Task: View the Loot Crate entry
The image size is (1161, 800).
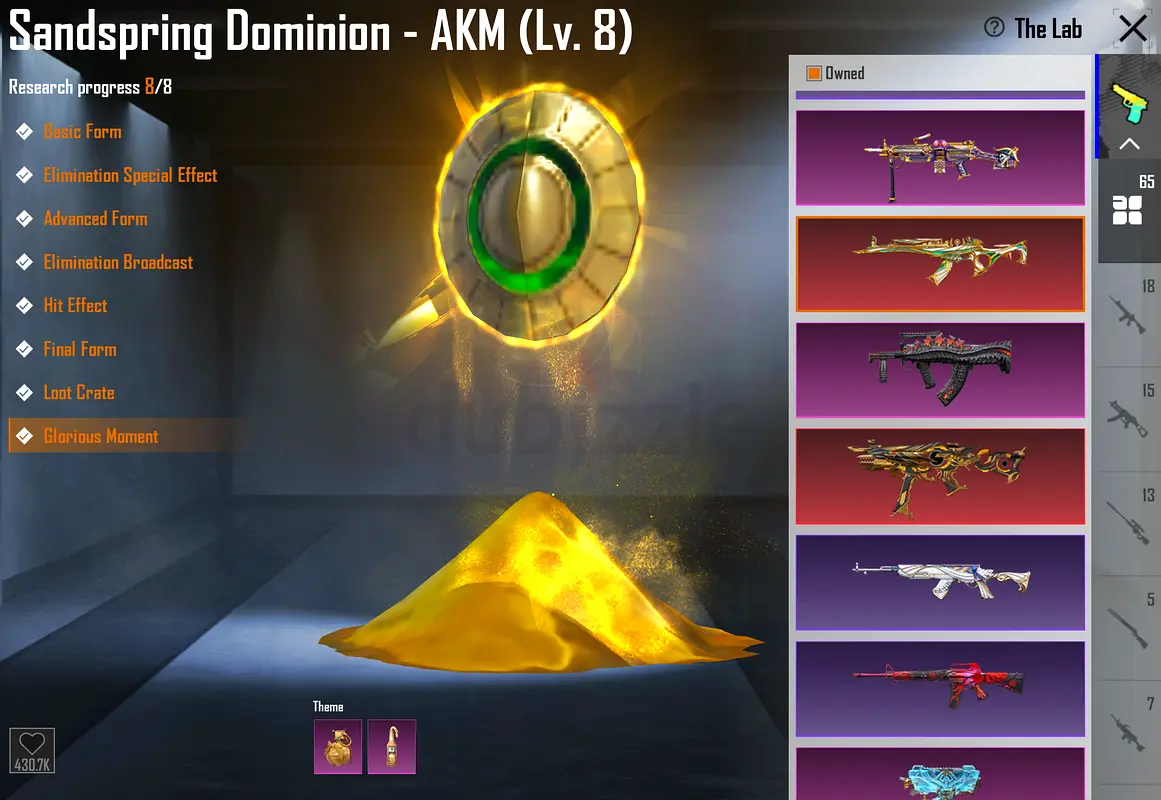Action: (79, 393)
